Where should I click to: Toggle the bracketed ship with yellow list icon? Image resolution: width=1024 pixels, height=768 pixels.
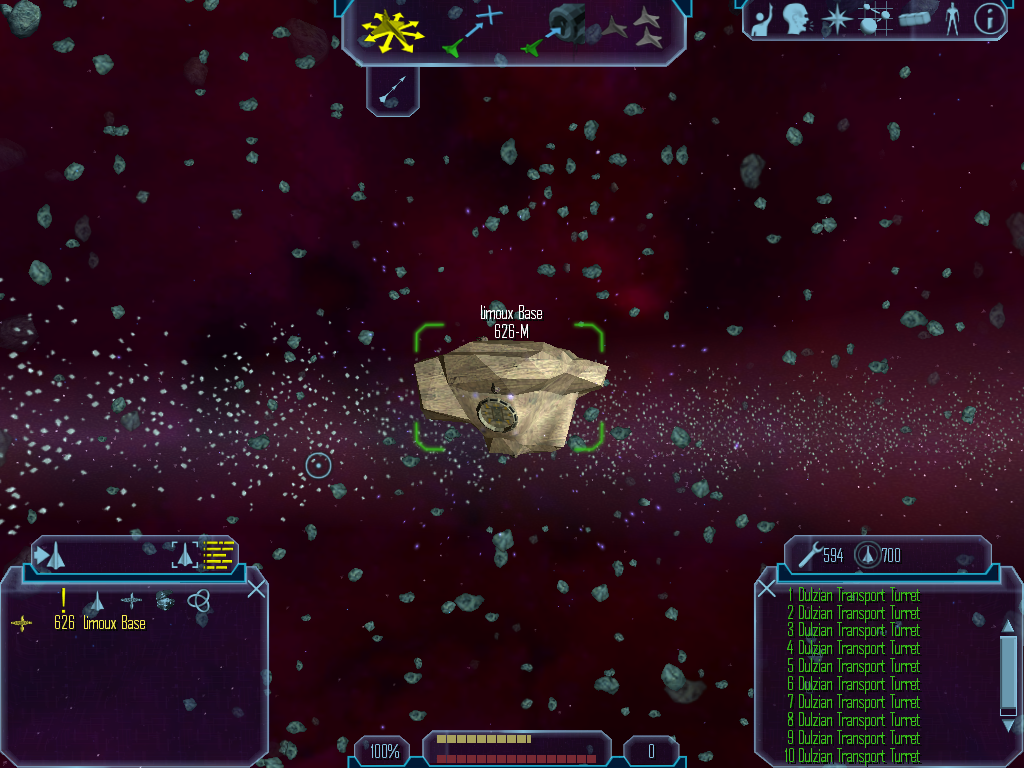click(201, 554)
